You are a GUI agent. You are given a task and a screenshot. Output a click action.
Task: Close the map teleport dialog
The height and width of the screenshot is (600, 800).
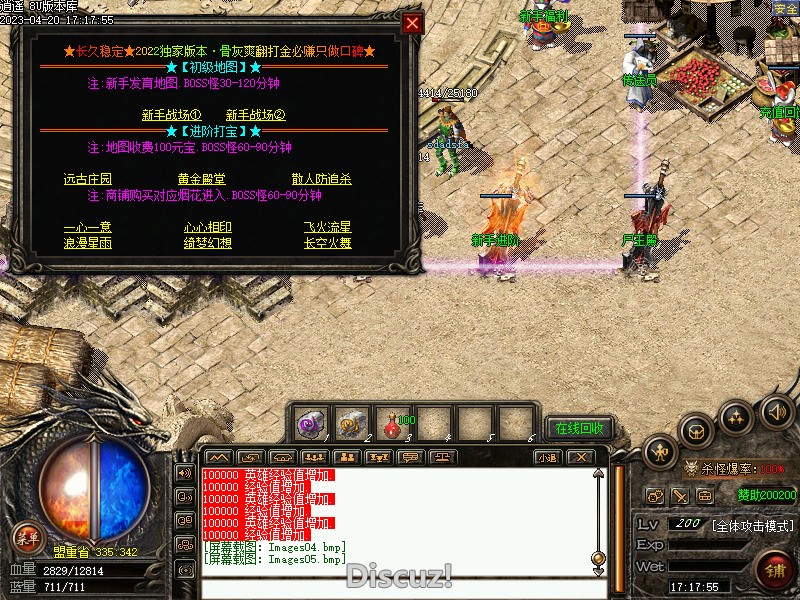pos(412,23)
